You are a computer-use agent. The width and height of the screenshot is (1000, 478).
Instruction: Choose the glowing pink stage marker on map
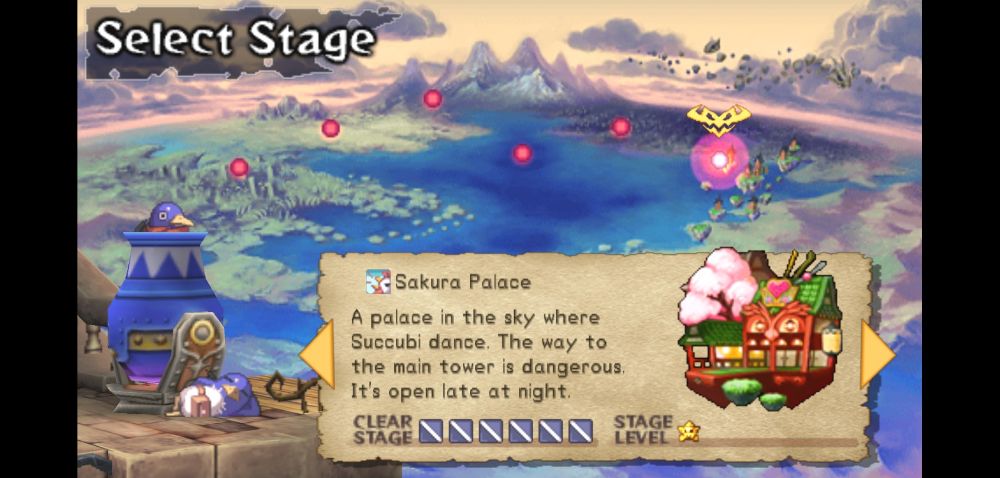pyautogui.click(x=719, y=160)
